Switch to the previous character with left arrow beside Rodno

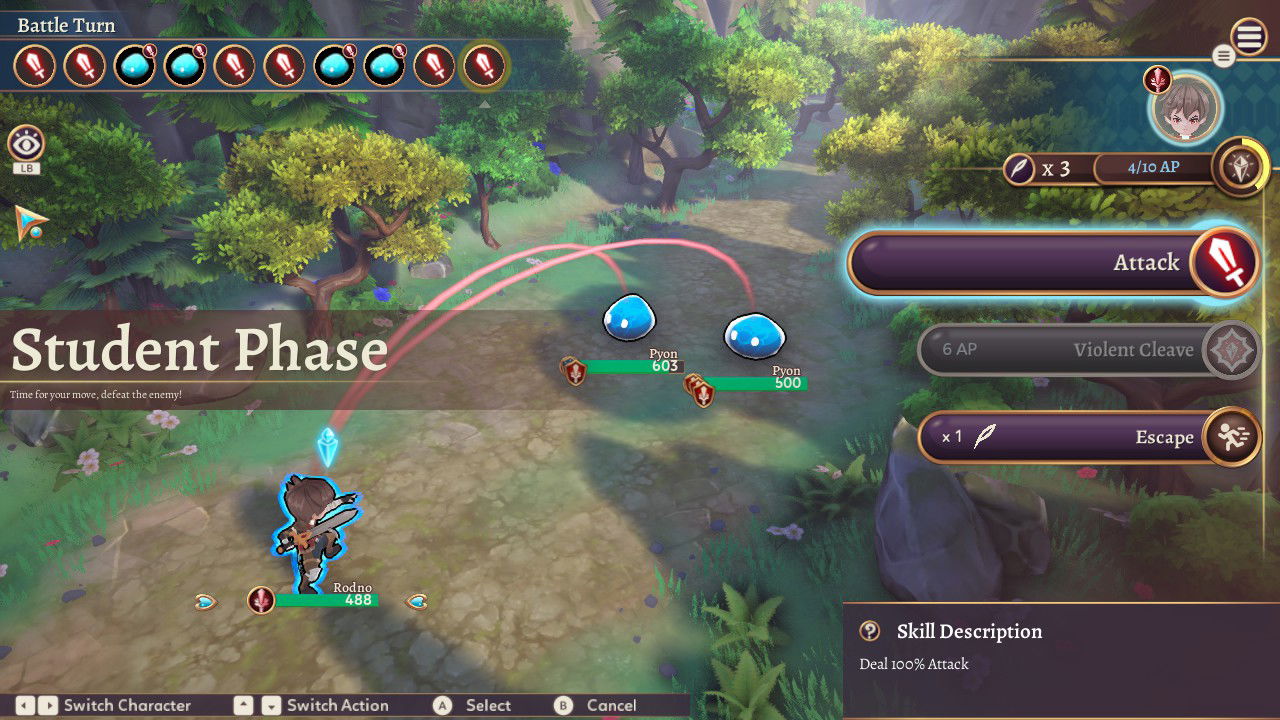coord(206,601)
